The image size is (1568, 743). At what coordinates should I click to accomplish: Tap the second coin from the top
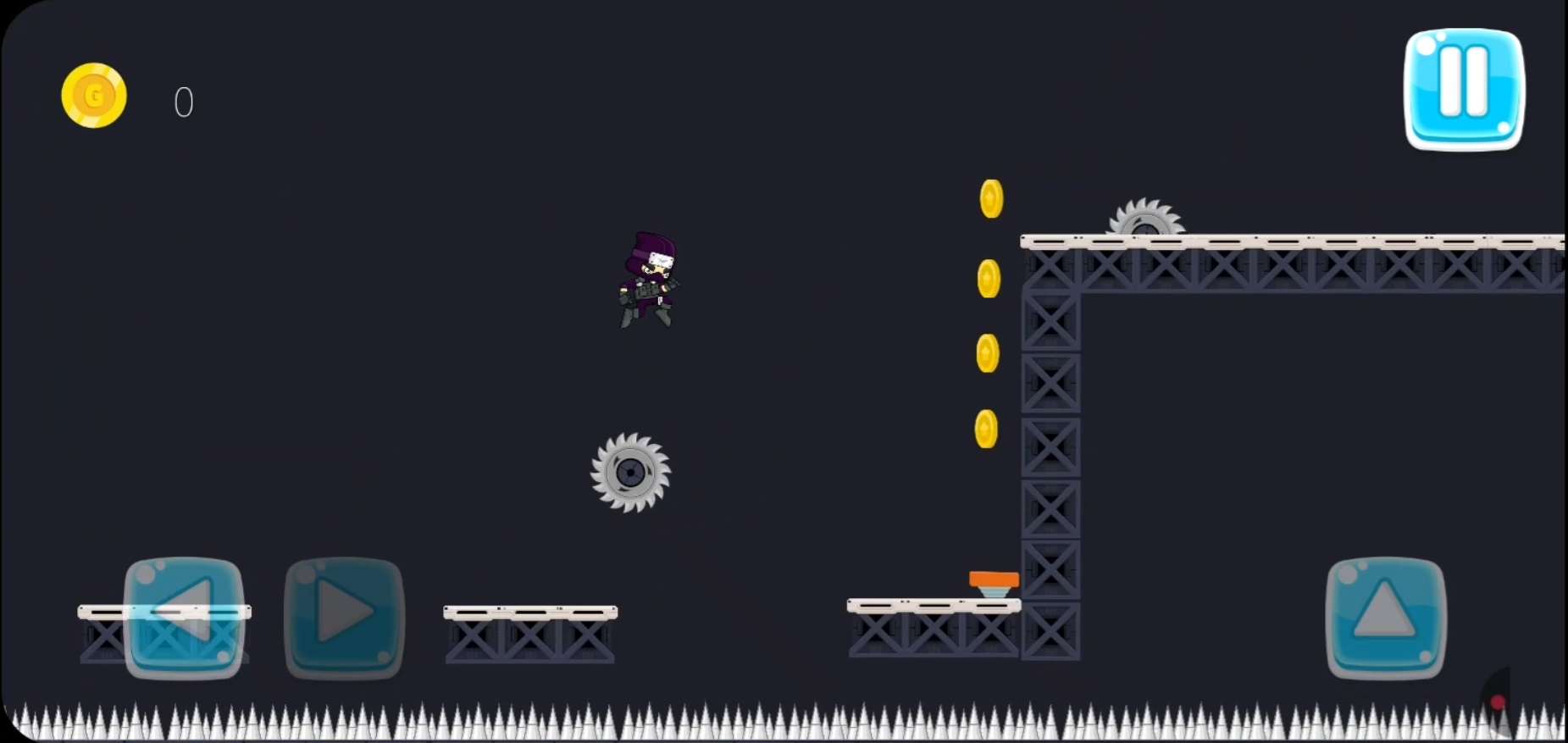(x=987, y=277)
